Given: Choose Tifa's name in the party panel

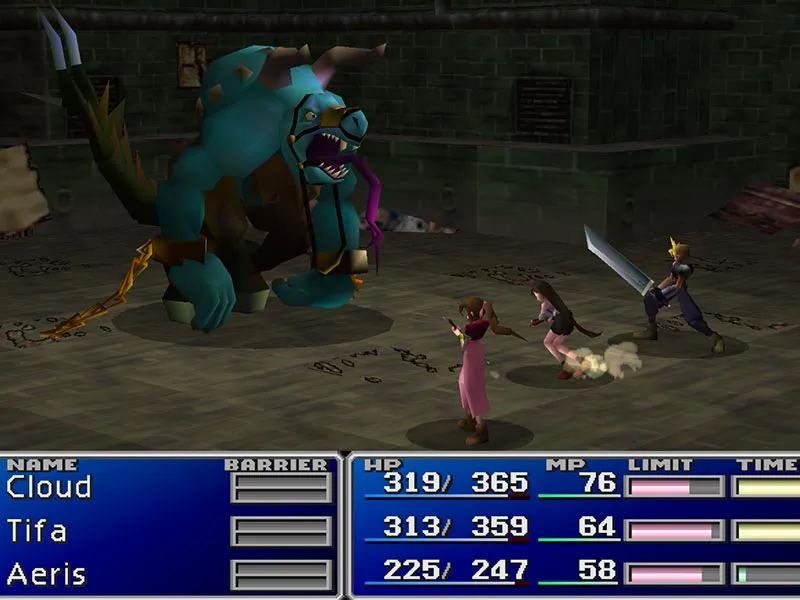Looking at the screenshot, I should pyautogui.click(x=37, y=531).
